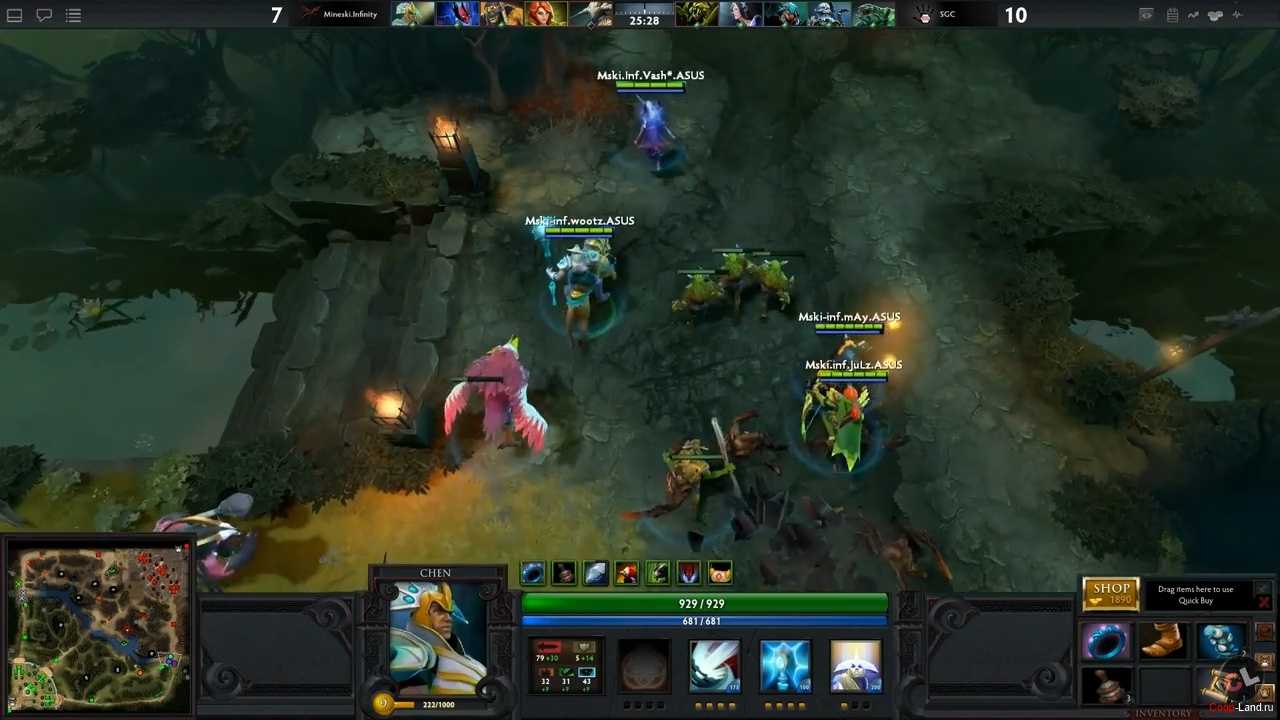Activate the blue ring item in inventory
Viewport: 1280px width, 720px height.
tap(1105, 642)
